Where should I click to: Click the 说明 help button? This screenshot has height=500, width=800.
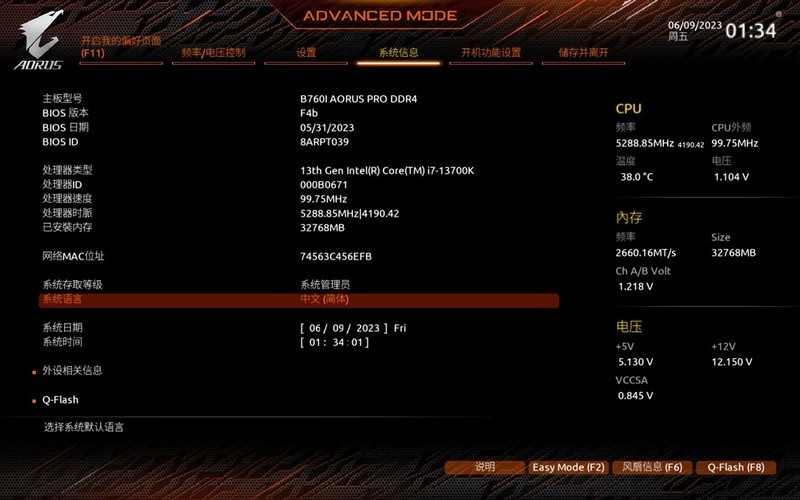tap(485, 467)
